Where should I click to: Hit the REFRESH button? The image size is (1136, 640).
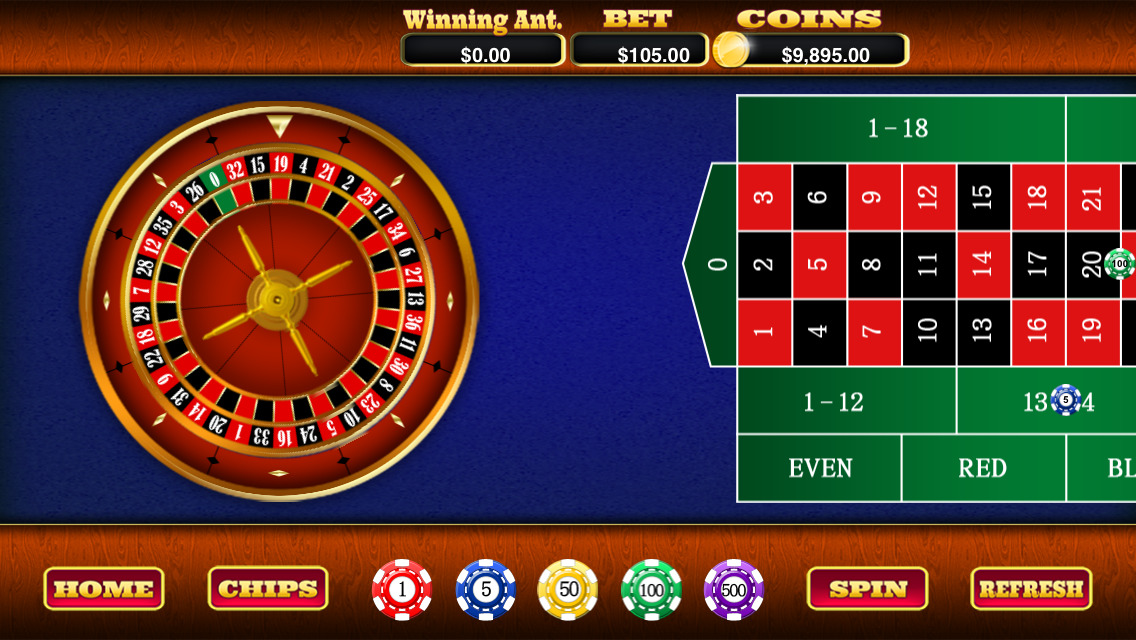pyautogui.click(x=1031, y=589)
